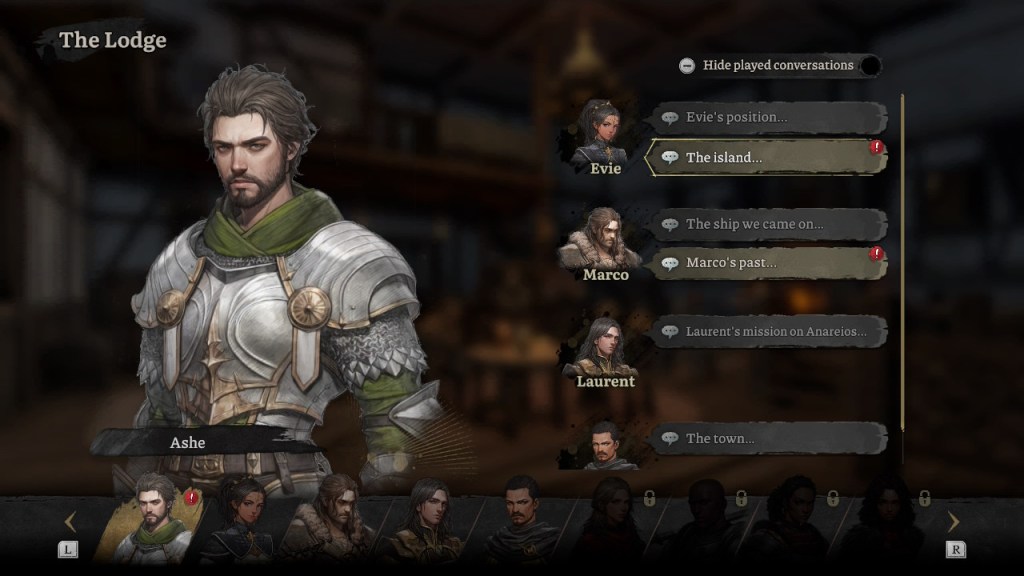Choose "Laurent's mission on Anareios..." conversation
The height and width of the screenshot is (576, 1024).
[768, 331]
